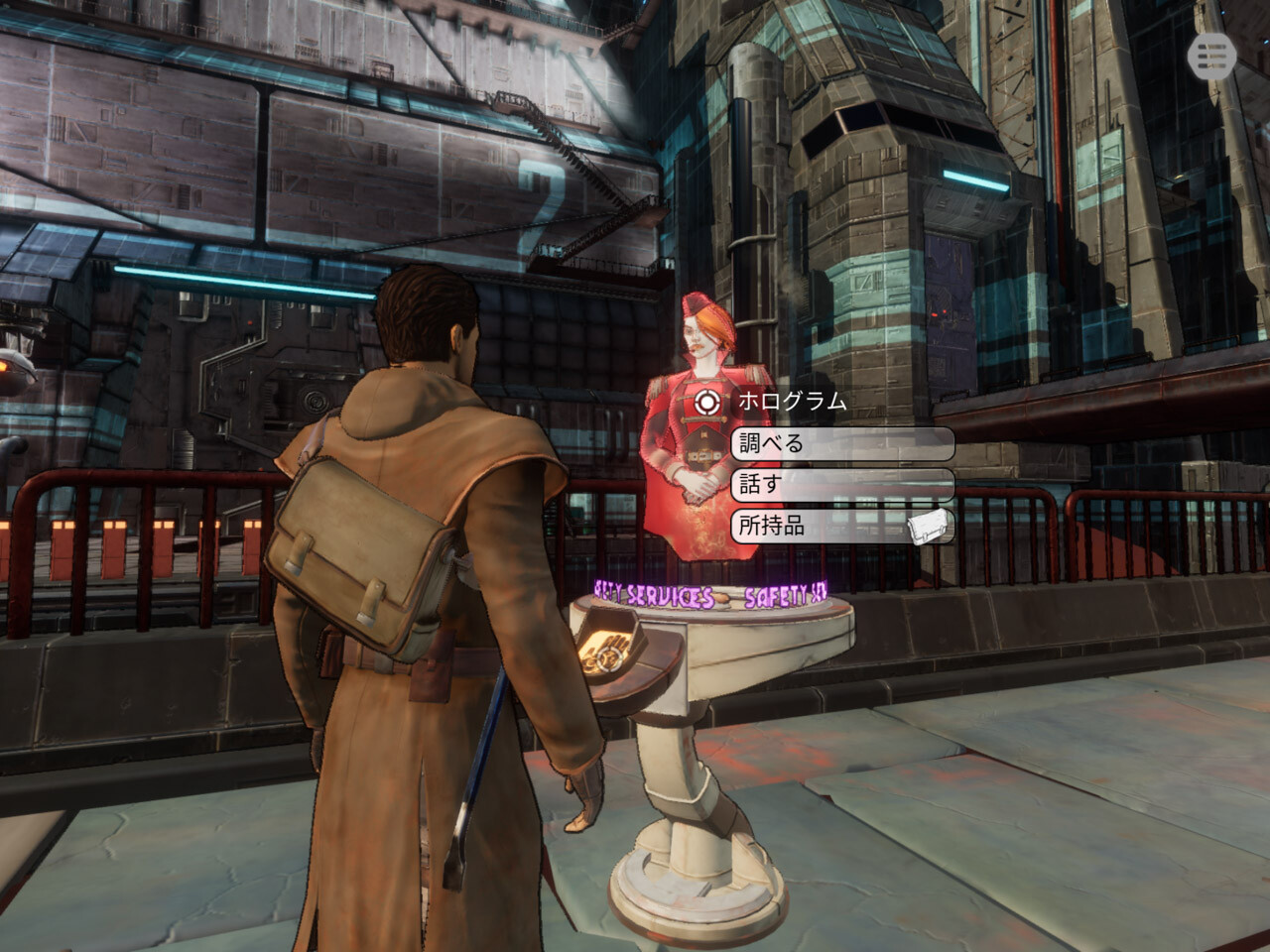Choose the 調べる (examine) option
Image resolution: width=1270 pixels, height=952 pixels.
841,443
